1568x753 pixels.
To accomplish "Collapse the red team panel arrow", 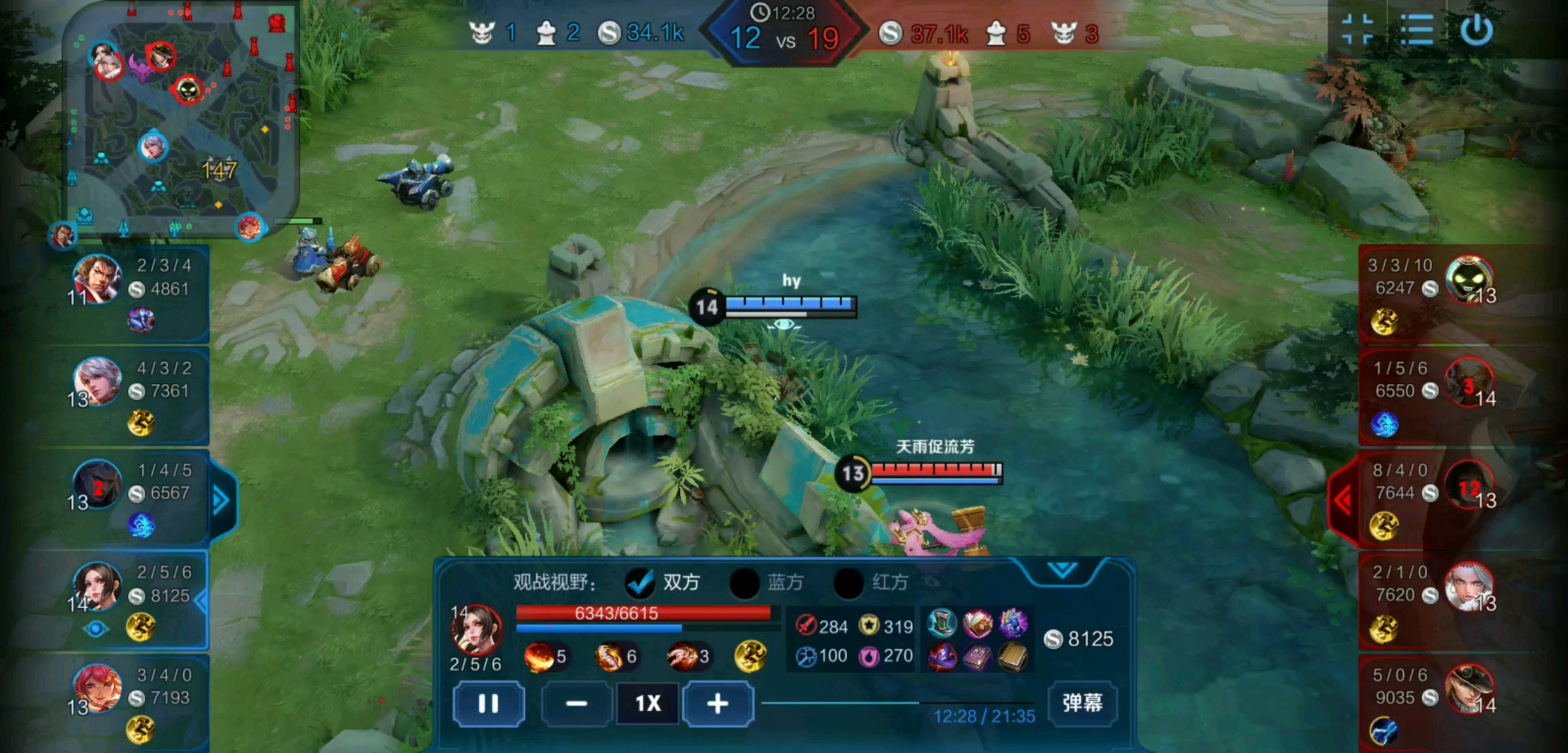I will [1343, 500].
